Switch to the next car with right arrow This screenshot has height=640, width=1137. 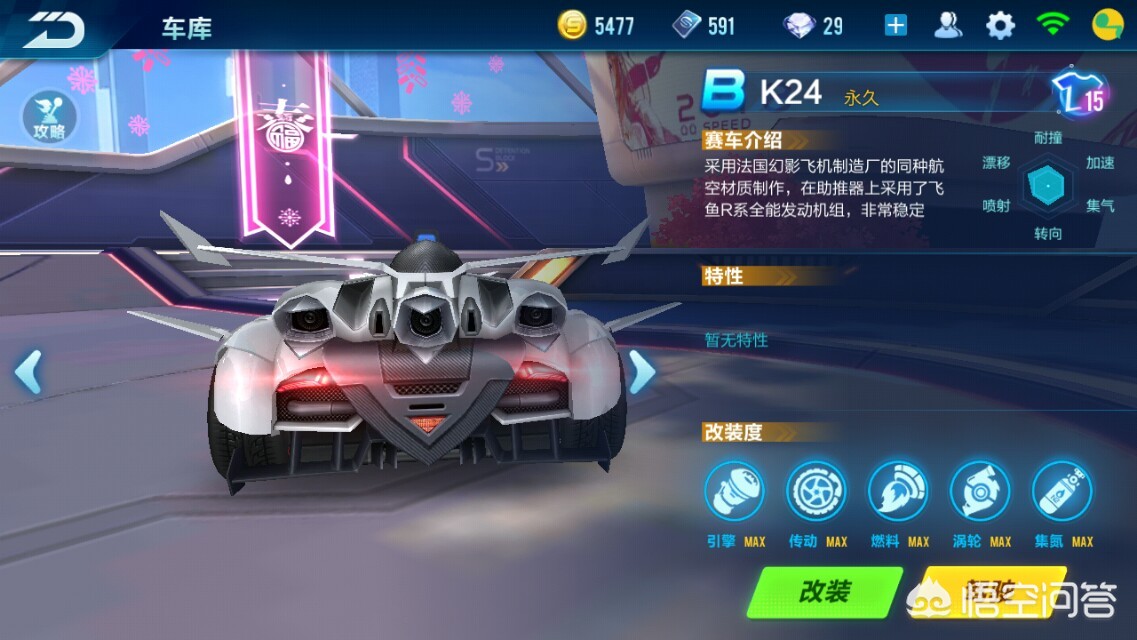[641, 372]
